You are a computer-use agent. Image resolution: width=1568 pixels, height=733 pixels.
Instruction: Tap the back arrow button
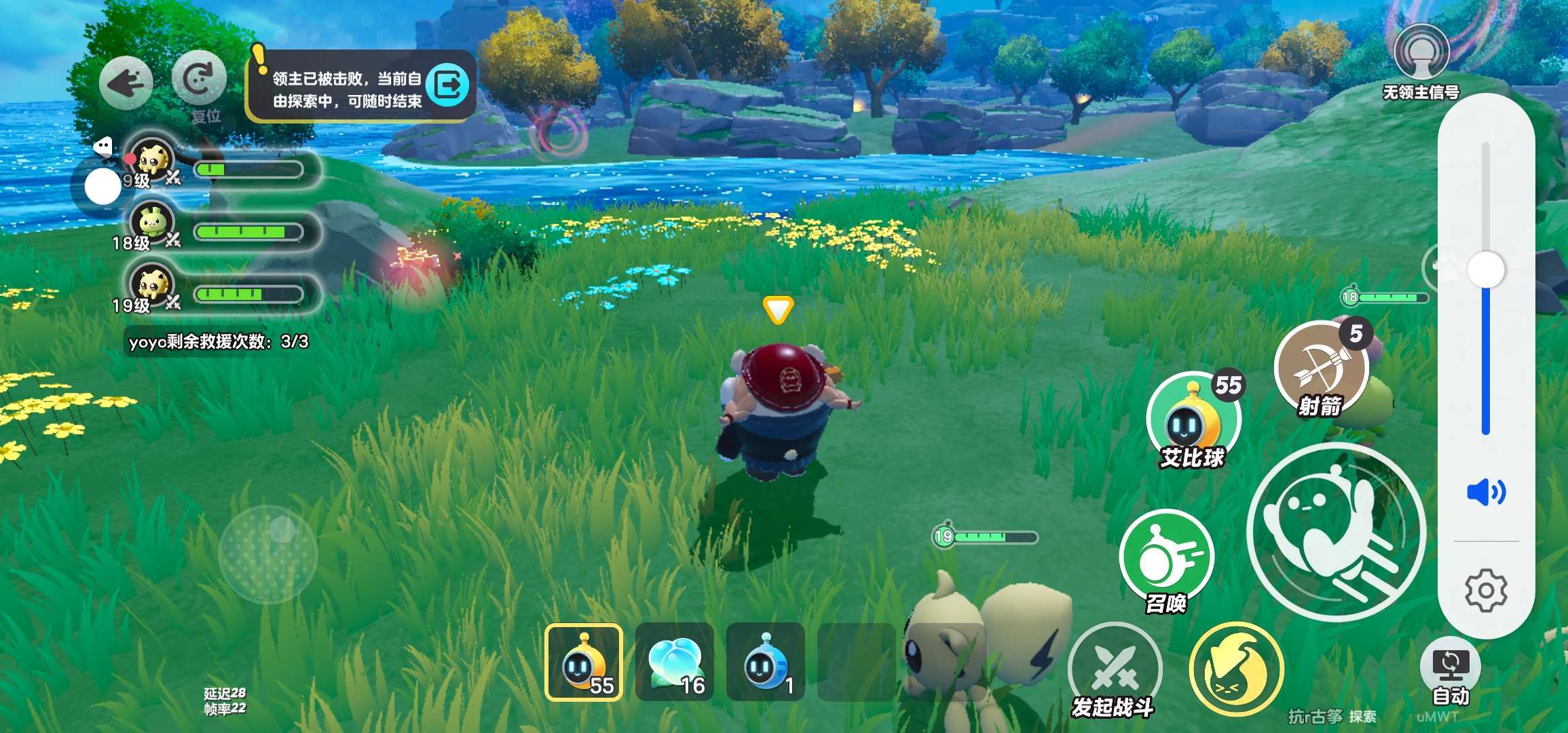coord(126,83)
